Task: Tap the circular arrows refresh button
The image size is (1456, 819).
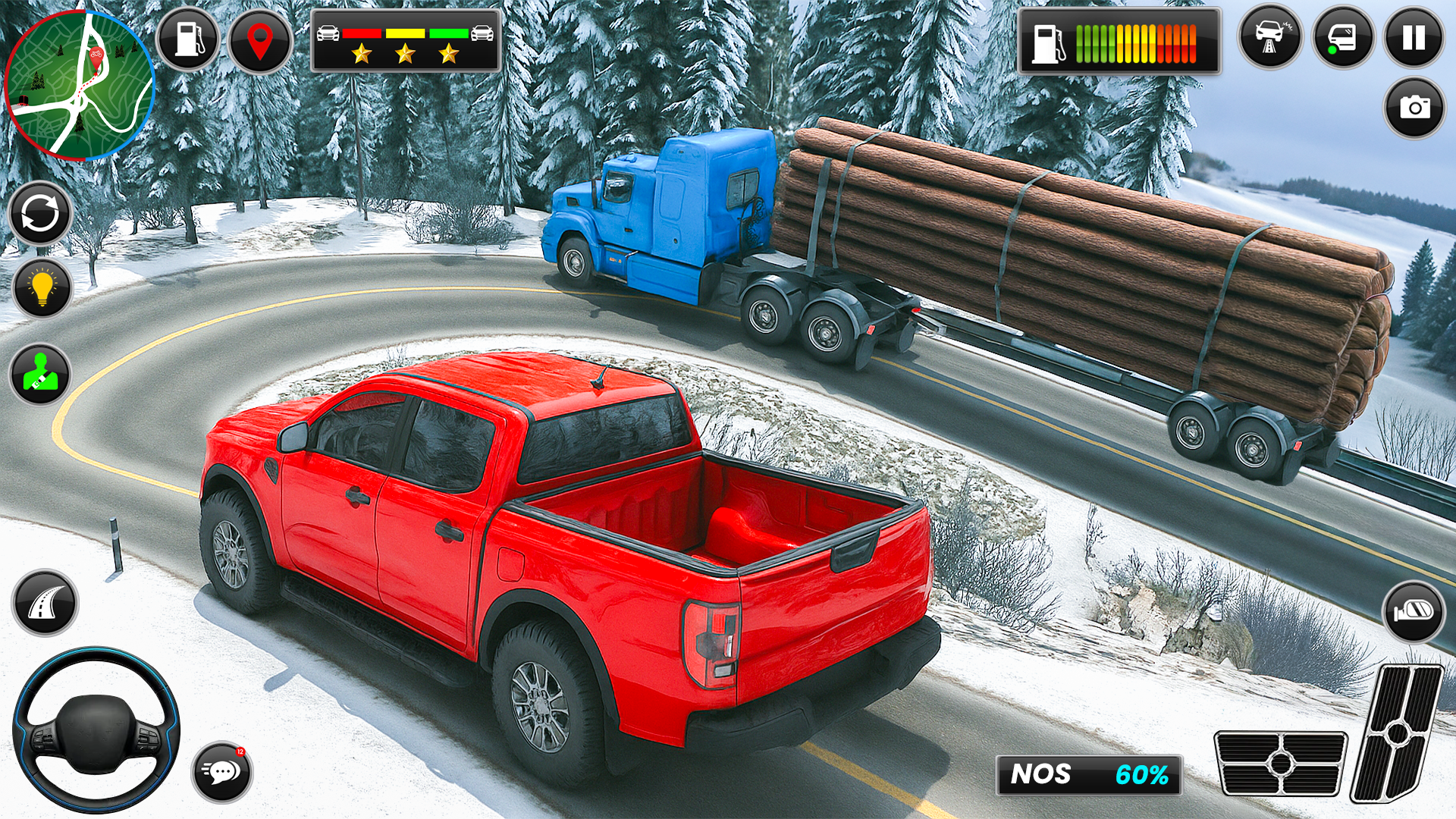Action: [x=40, y=214]
